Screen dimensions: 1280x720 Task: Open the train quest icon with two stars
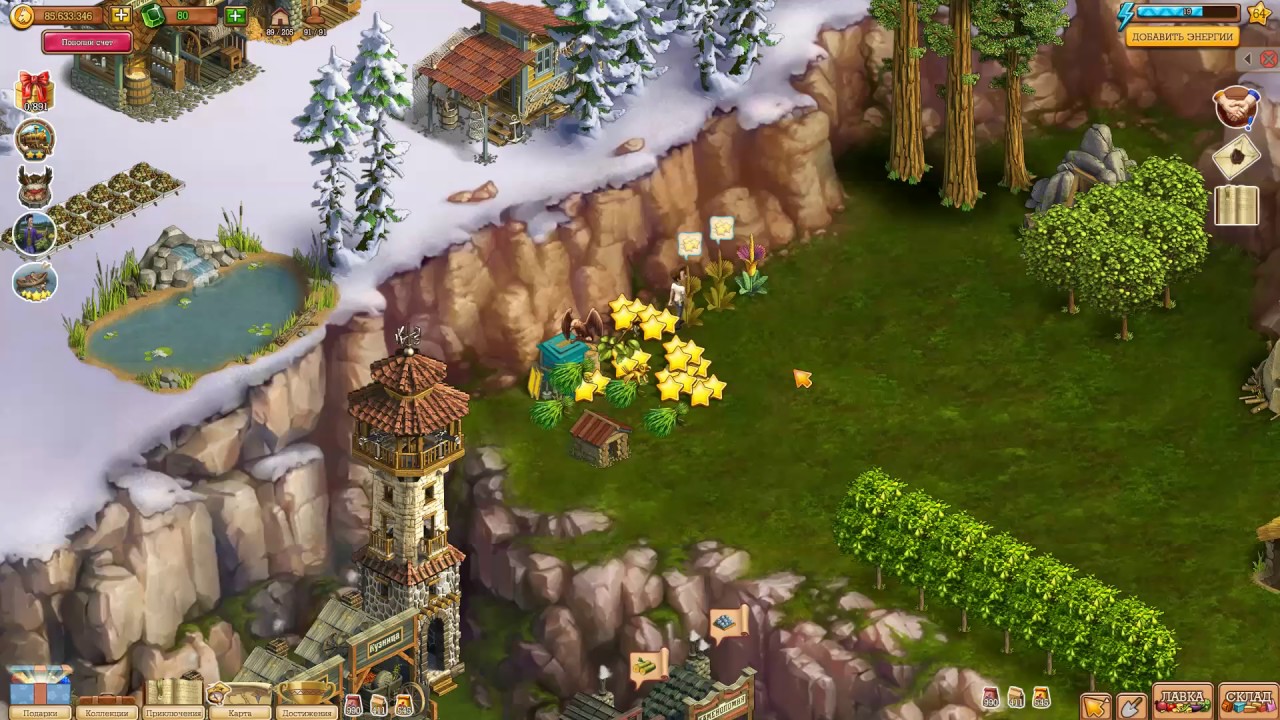click(35, 140)
